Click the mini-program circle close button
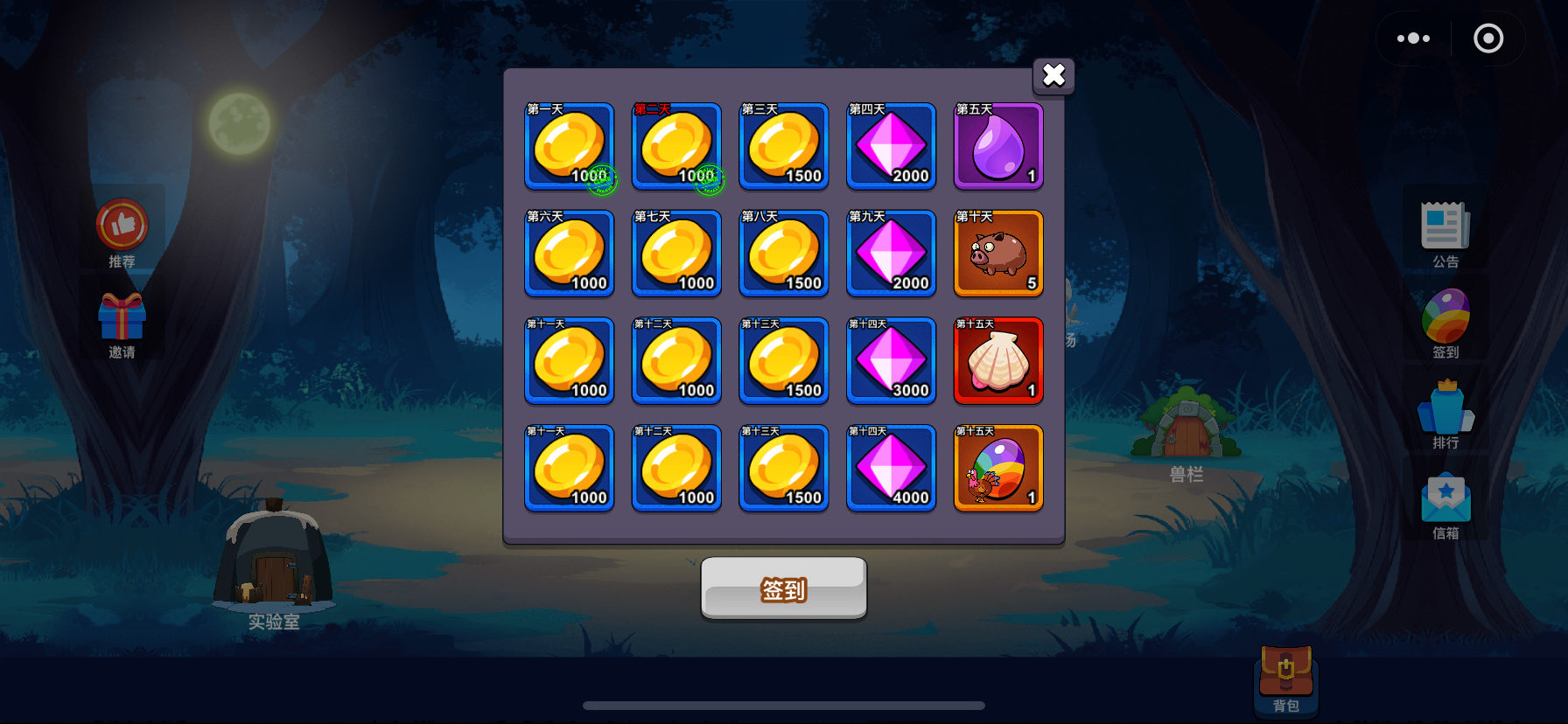Screen dimensions: 1568x724 click(1487, 38)
